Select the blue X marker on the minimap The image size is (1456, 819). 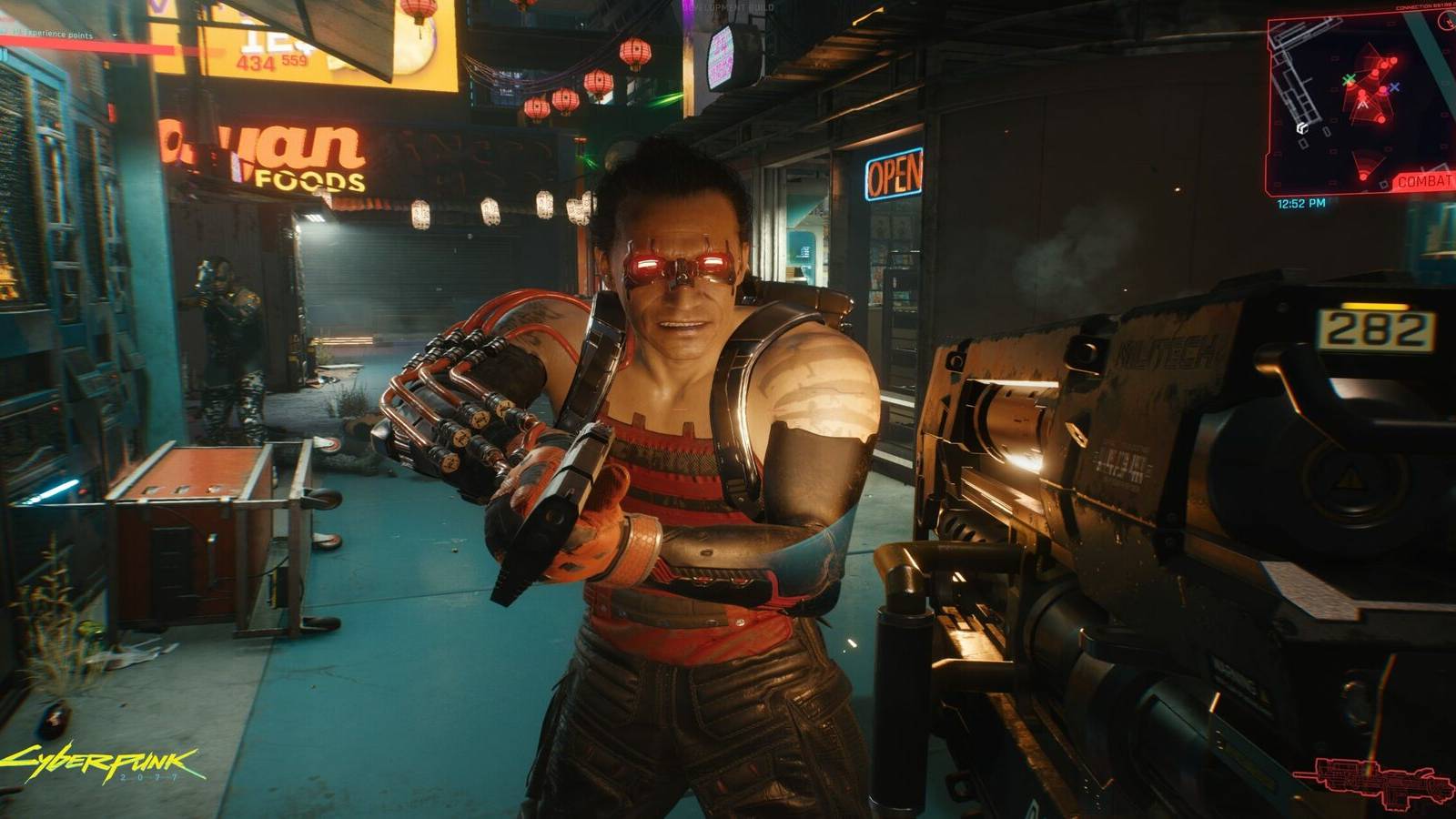(x=1394, y=87)
